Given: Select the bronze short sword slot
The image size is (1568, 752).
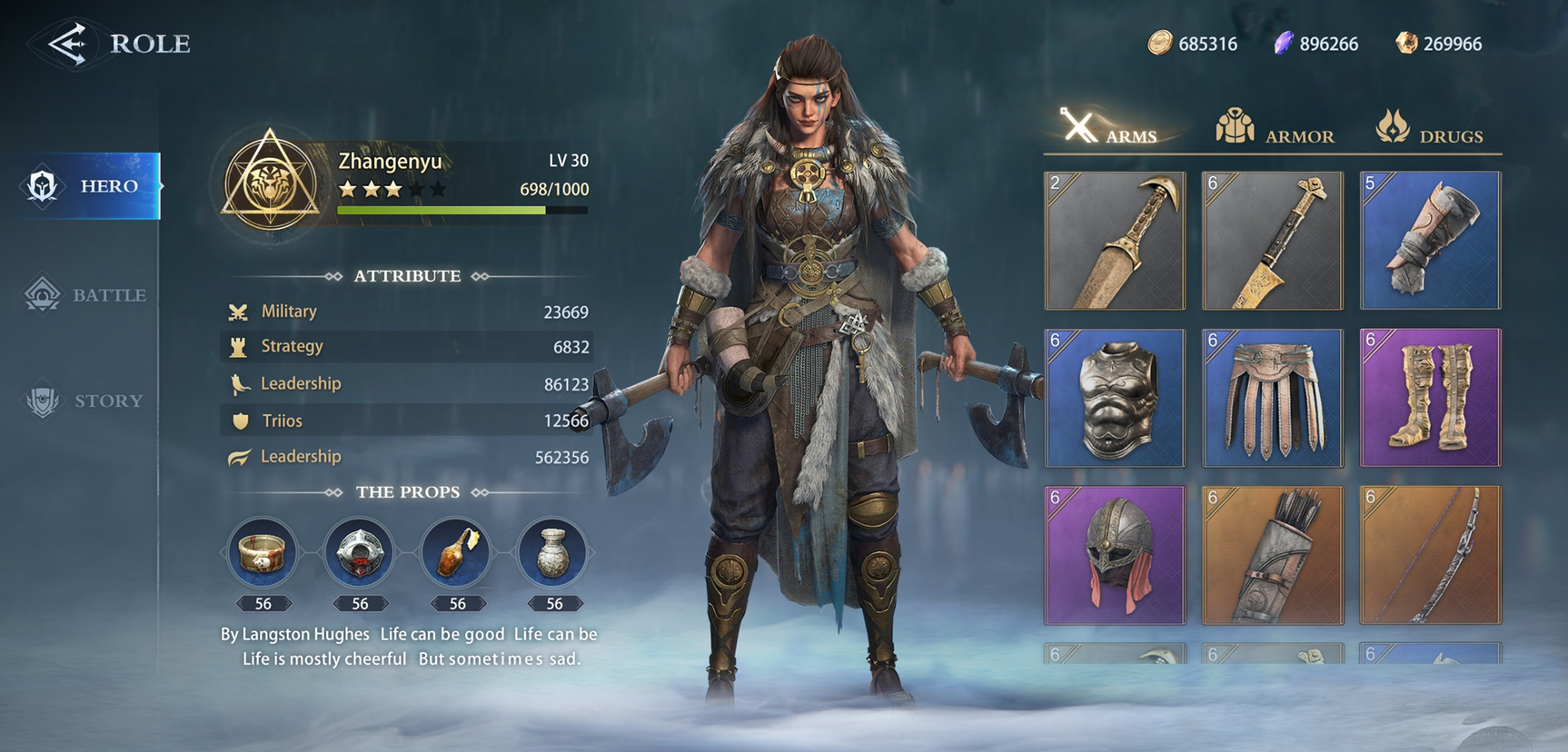Looking at the screenshot, I should [1115, 241].
